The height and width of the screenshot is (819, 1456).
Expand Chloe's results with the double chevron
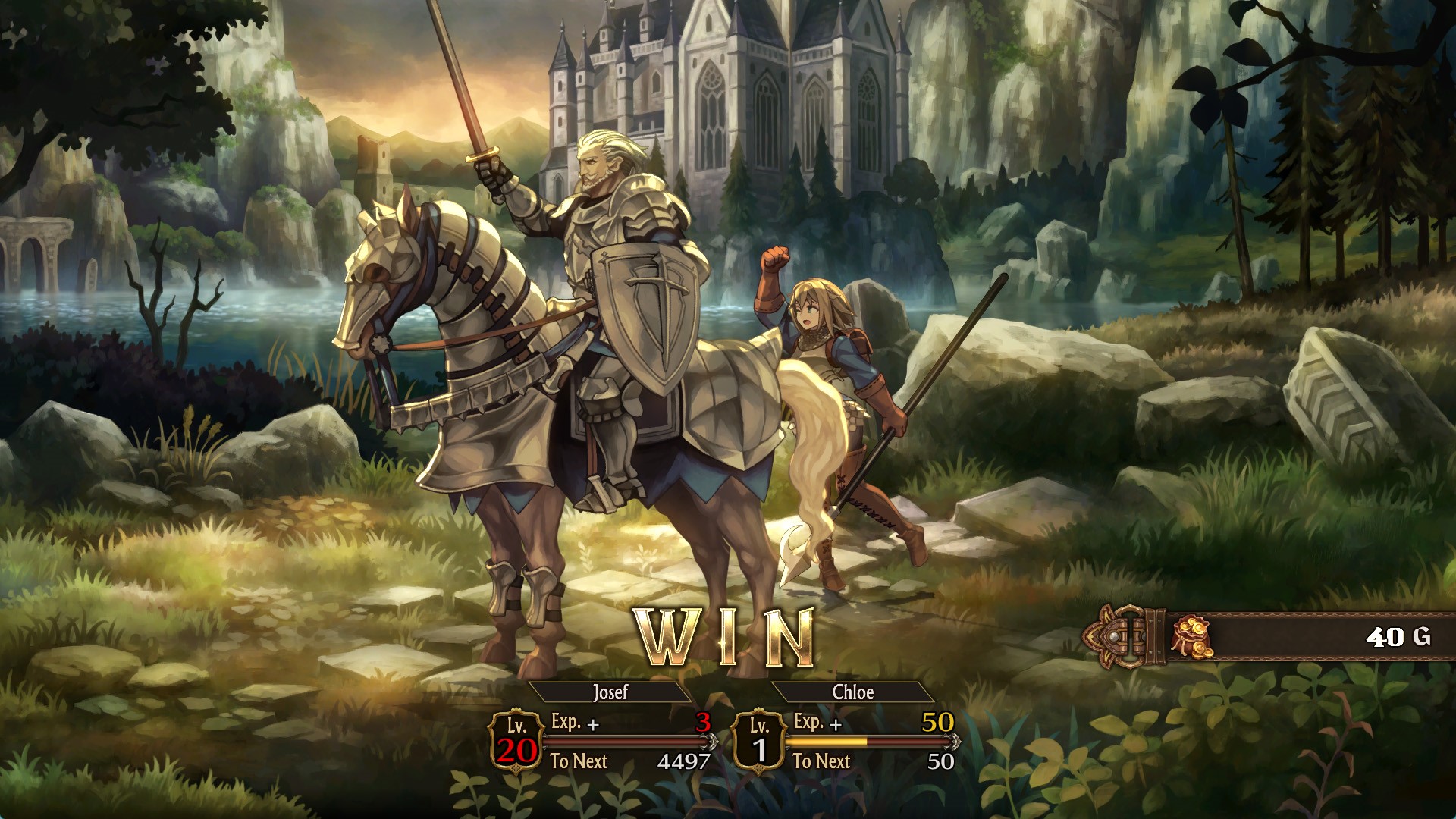pos(954,742)
